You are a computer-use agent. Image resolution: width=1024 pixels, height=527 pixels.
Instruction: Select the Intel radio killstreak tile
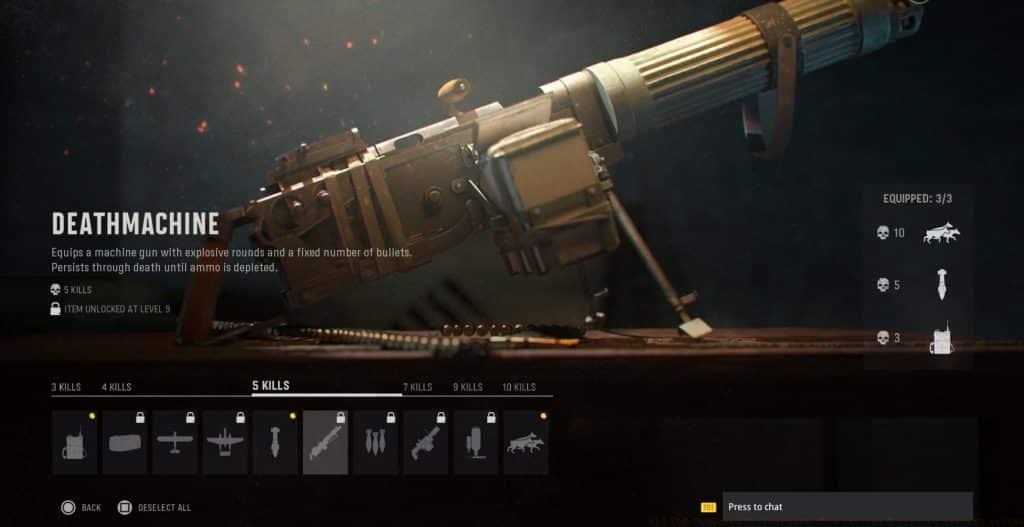point(75,442)
